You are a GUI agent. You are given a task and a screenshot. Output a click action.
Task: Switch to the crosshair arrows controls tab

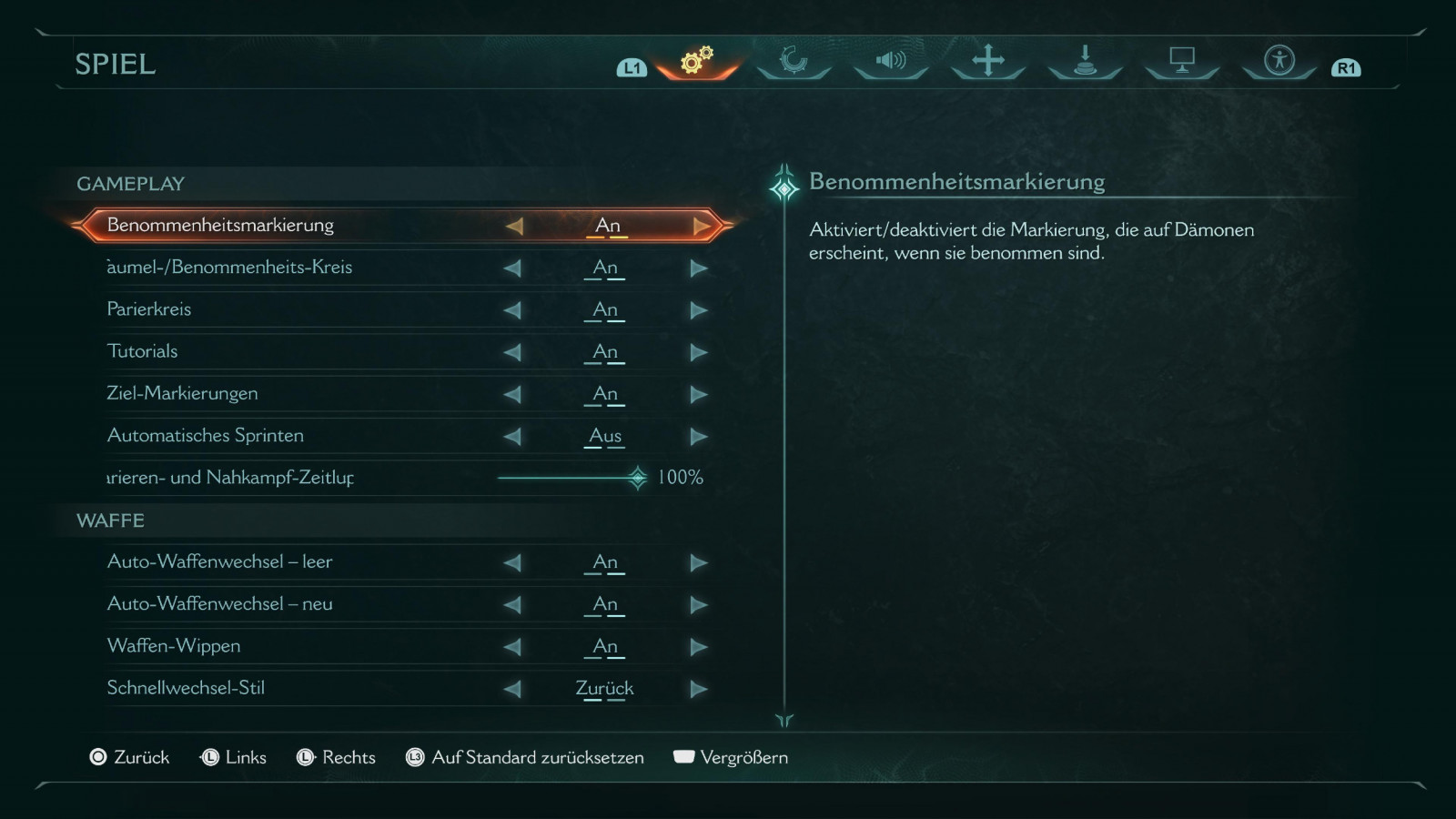(x=987, y=61)
